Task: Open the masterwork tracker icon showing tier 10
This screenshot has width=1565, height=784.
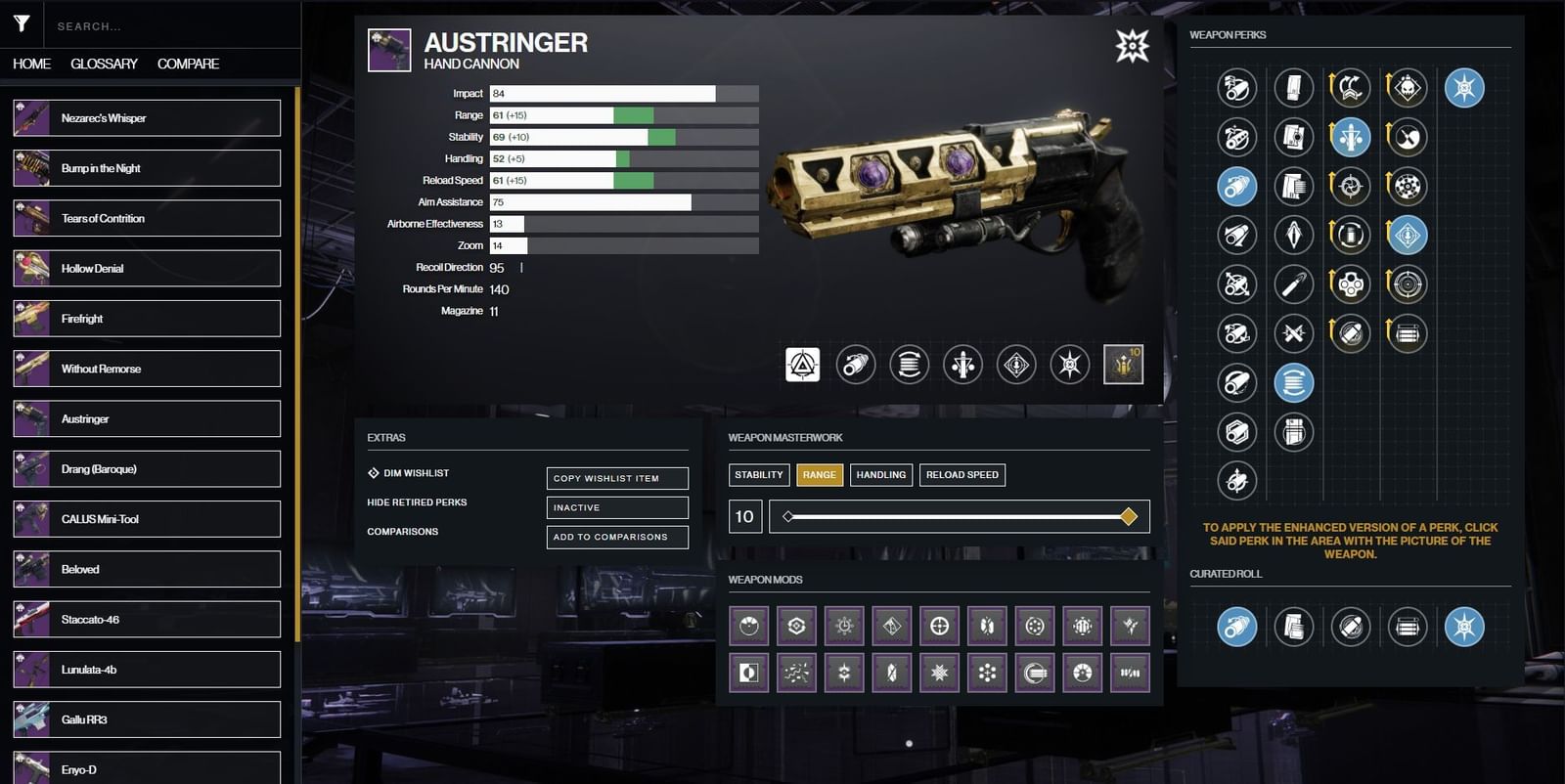Action: point(1123,363)
